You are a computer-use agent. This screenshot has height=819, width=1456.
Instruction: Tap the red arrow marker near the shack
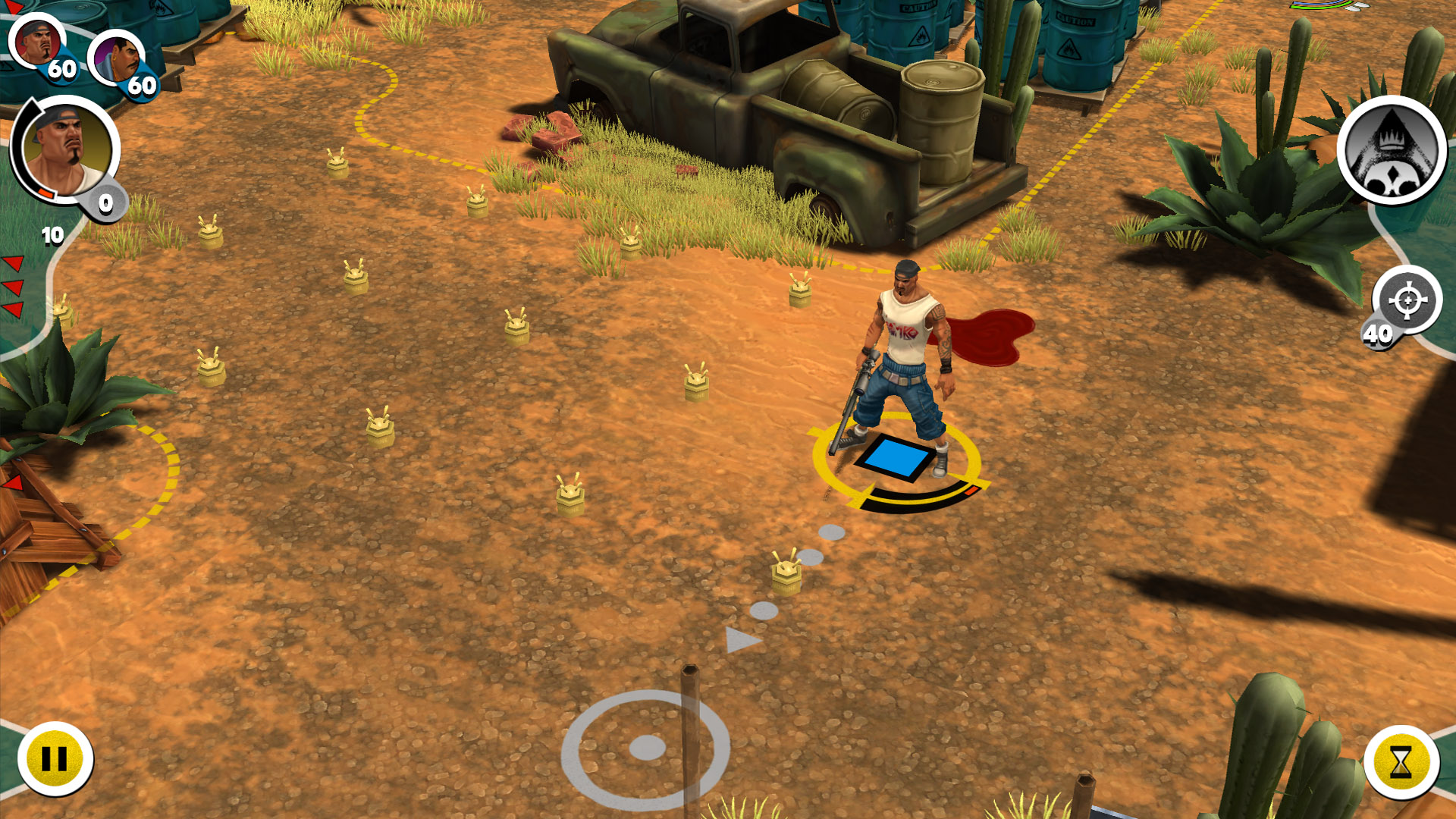(15, 482)
